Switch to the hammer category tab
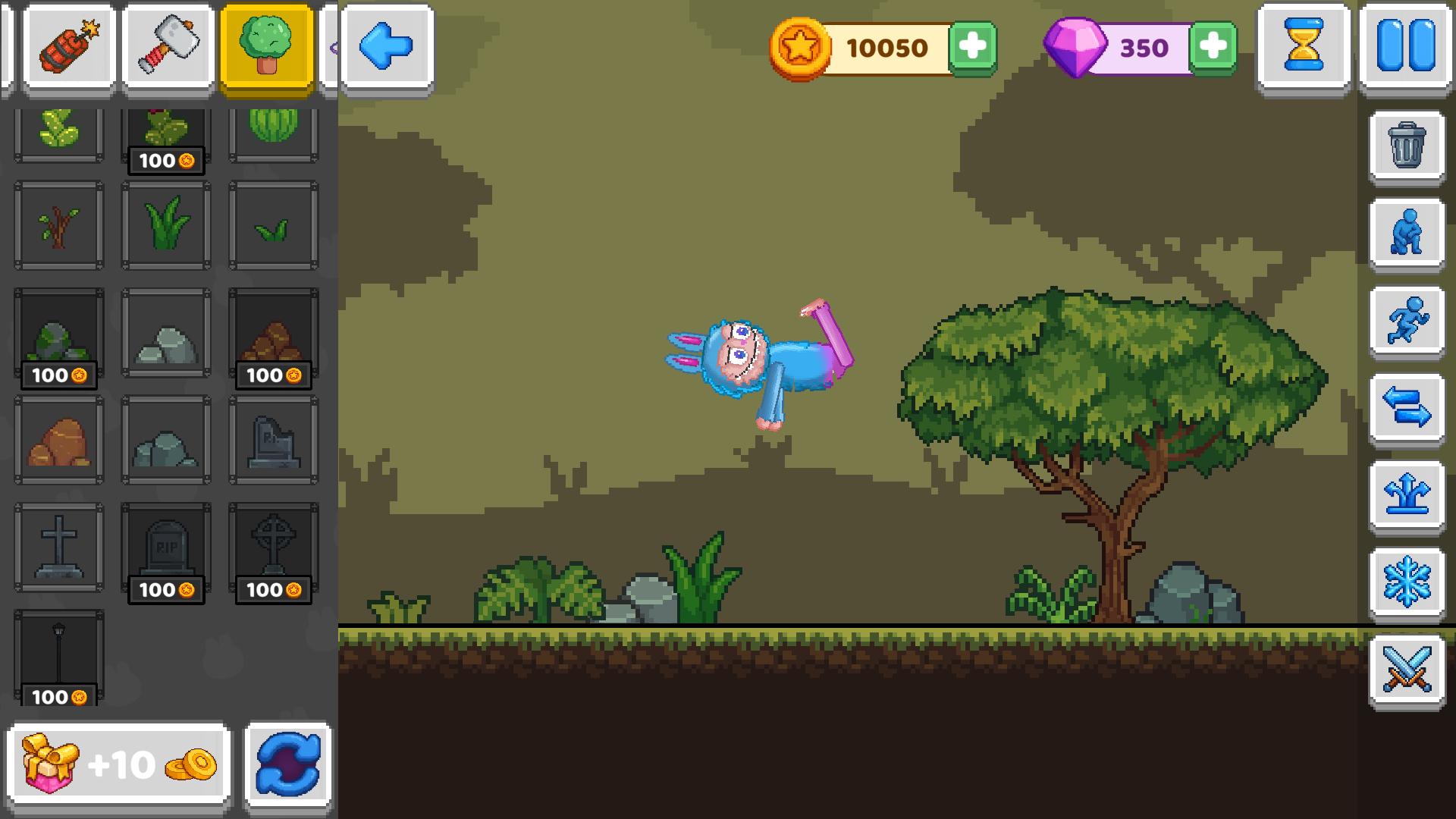 tap(167, 45)
